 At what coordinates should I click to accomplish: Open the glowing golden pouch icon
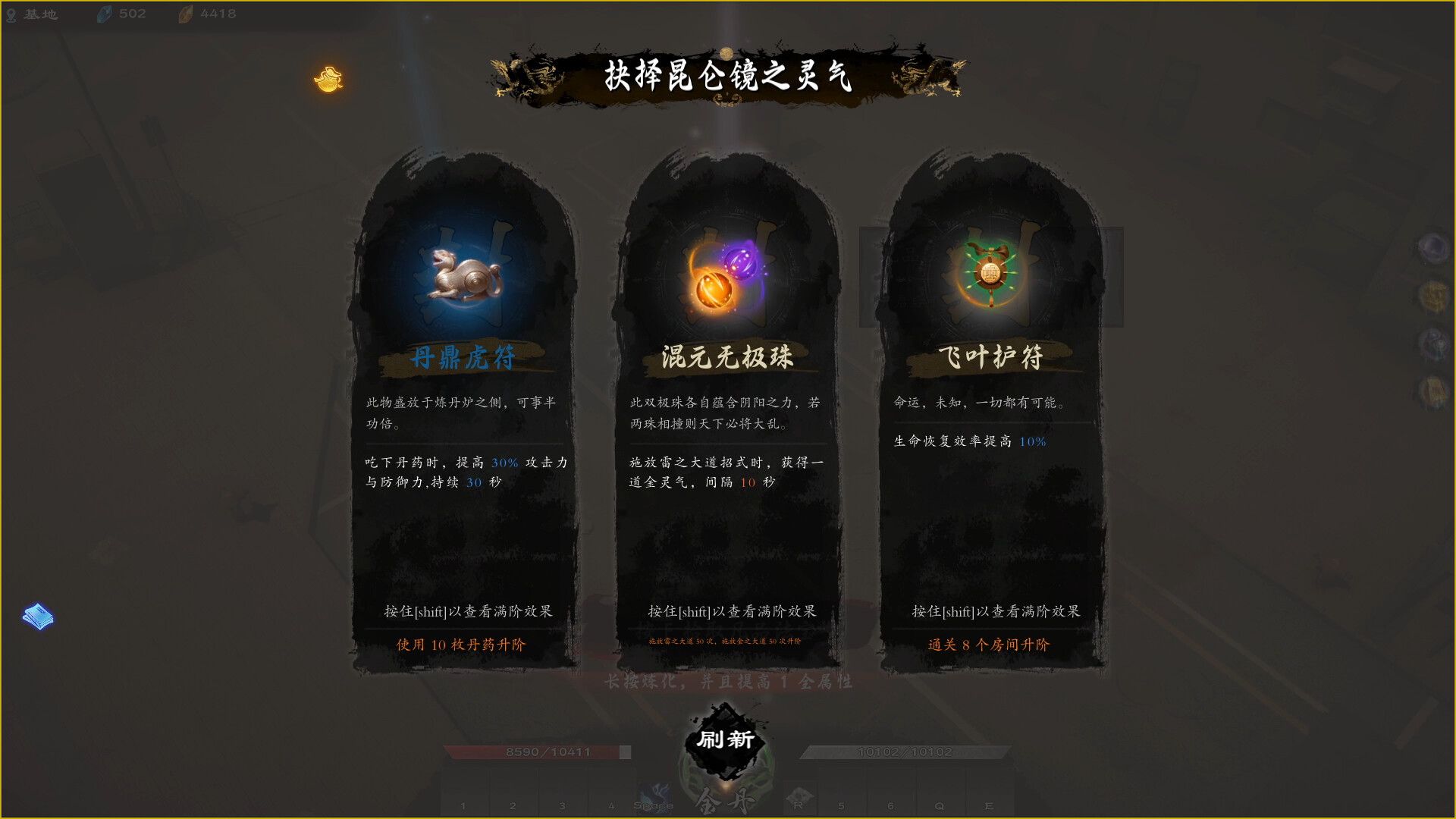coord(326,78)
